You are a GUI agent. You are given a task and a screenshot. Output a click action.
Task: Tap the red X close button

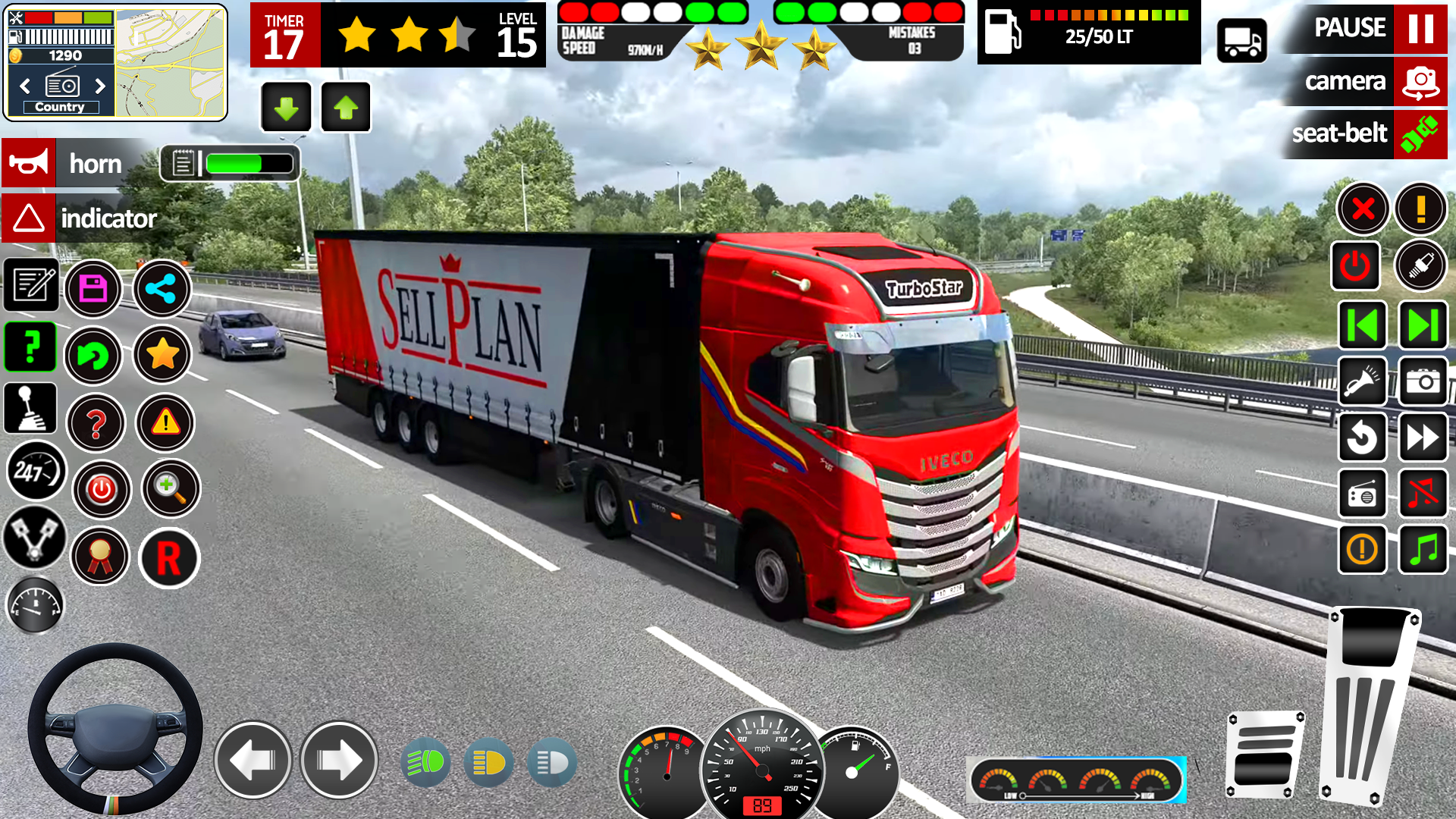[1363, 209]
